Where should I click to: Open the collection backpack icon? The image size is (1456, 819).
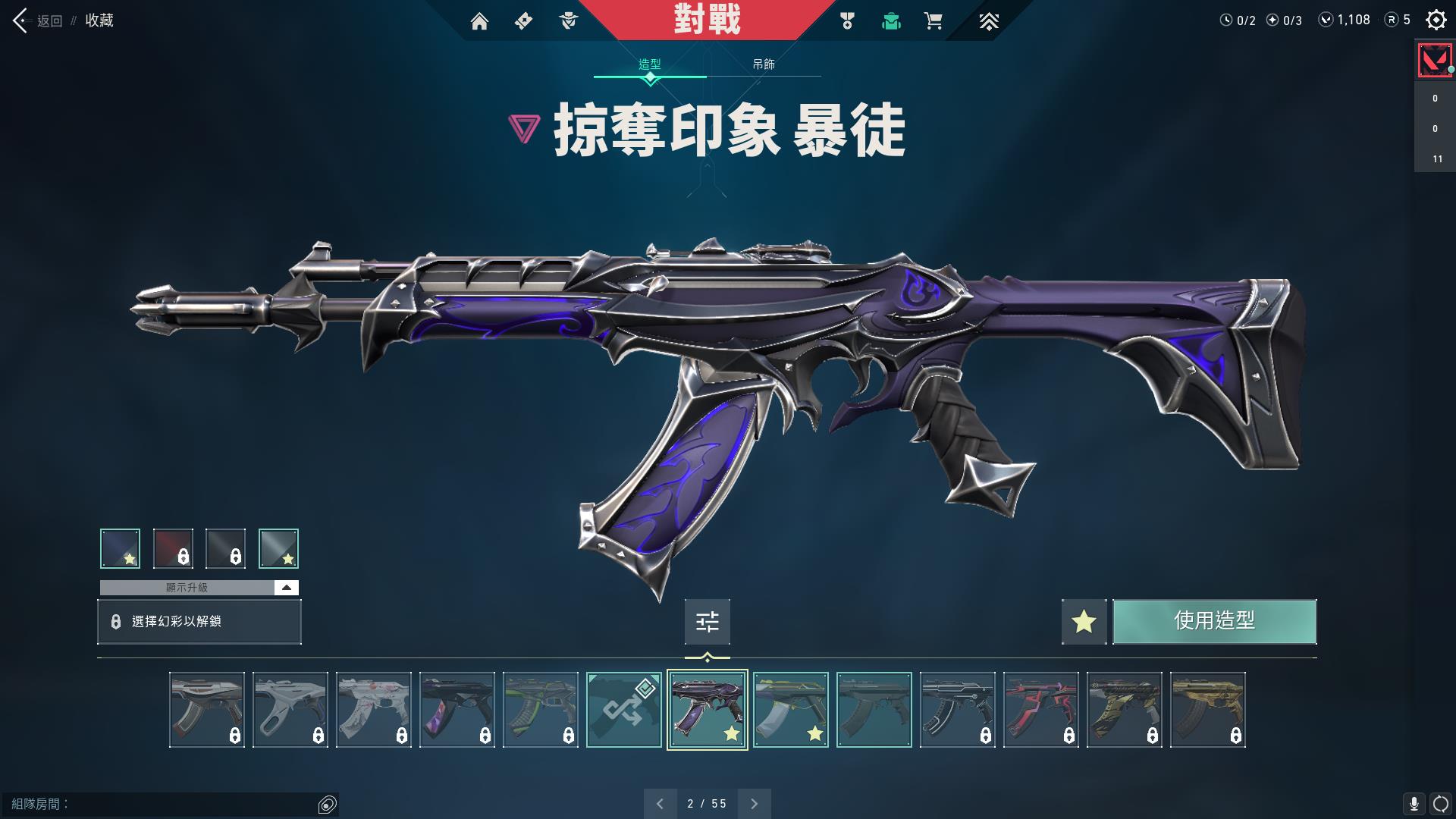pyautogui.click(x=890, y=22)
